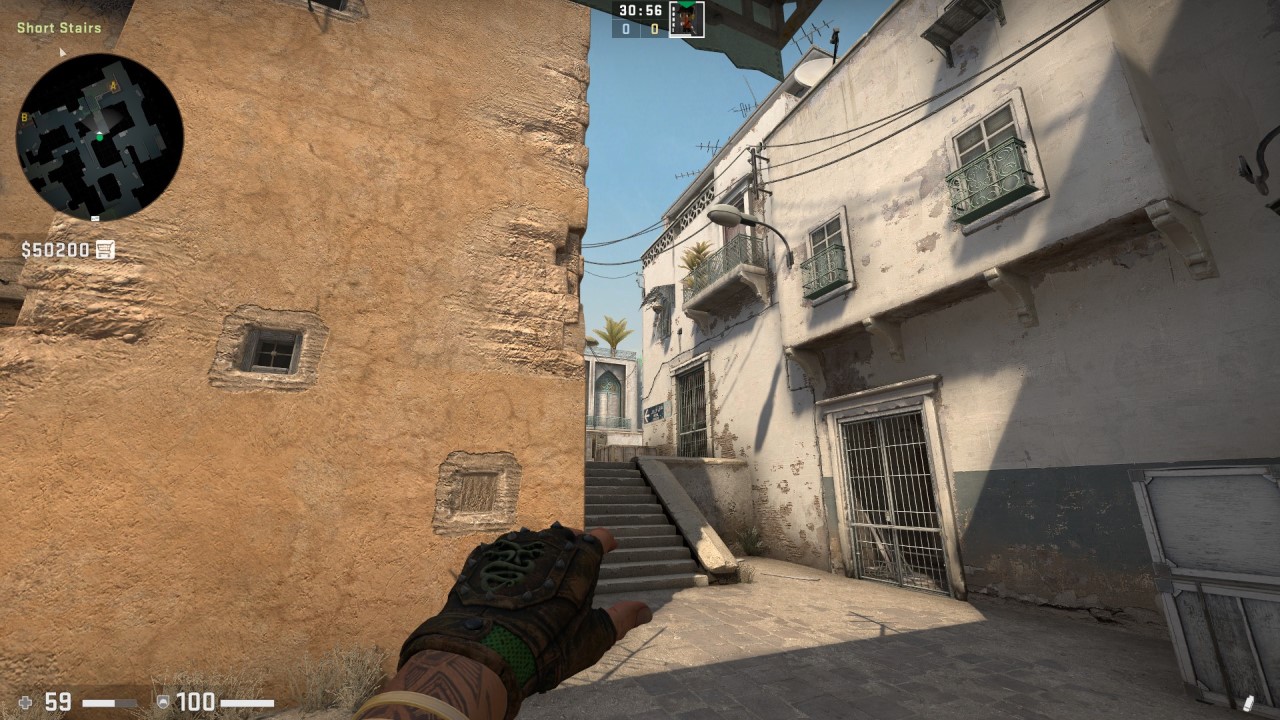The width and height of the screenshot is (1280, 720).
Task: Click the health value 59
Action: point(57,701)
